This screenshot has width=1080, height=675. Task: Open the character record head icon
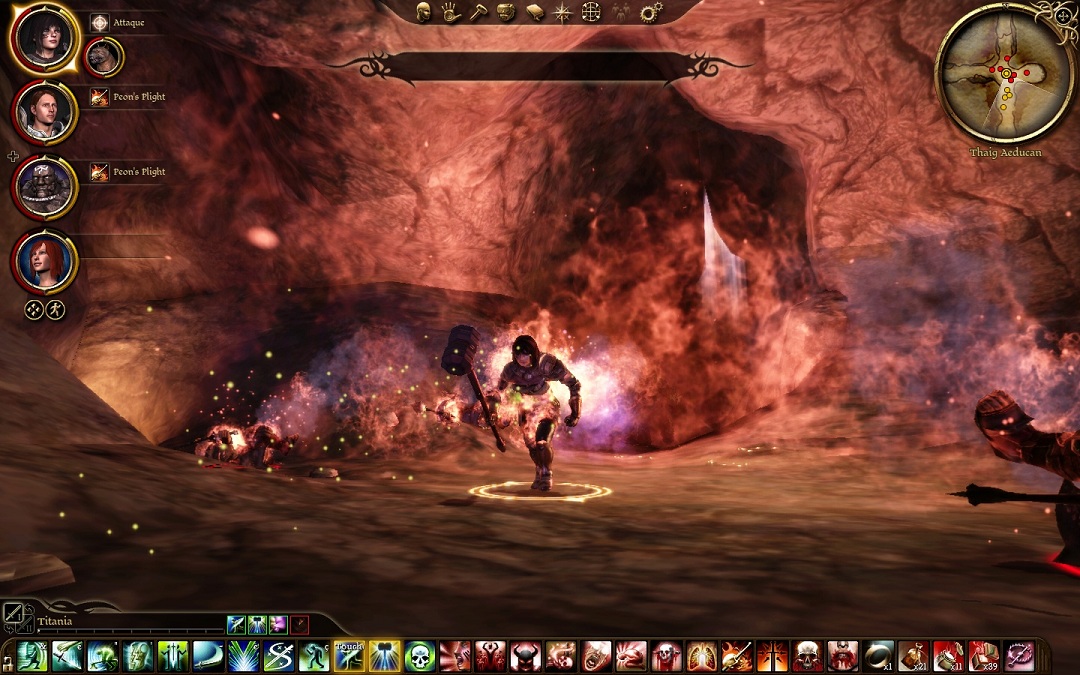coord(424,12)
